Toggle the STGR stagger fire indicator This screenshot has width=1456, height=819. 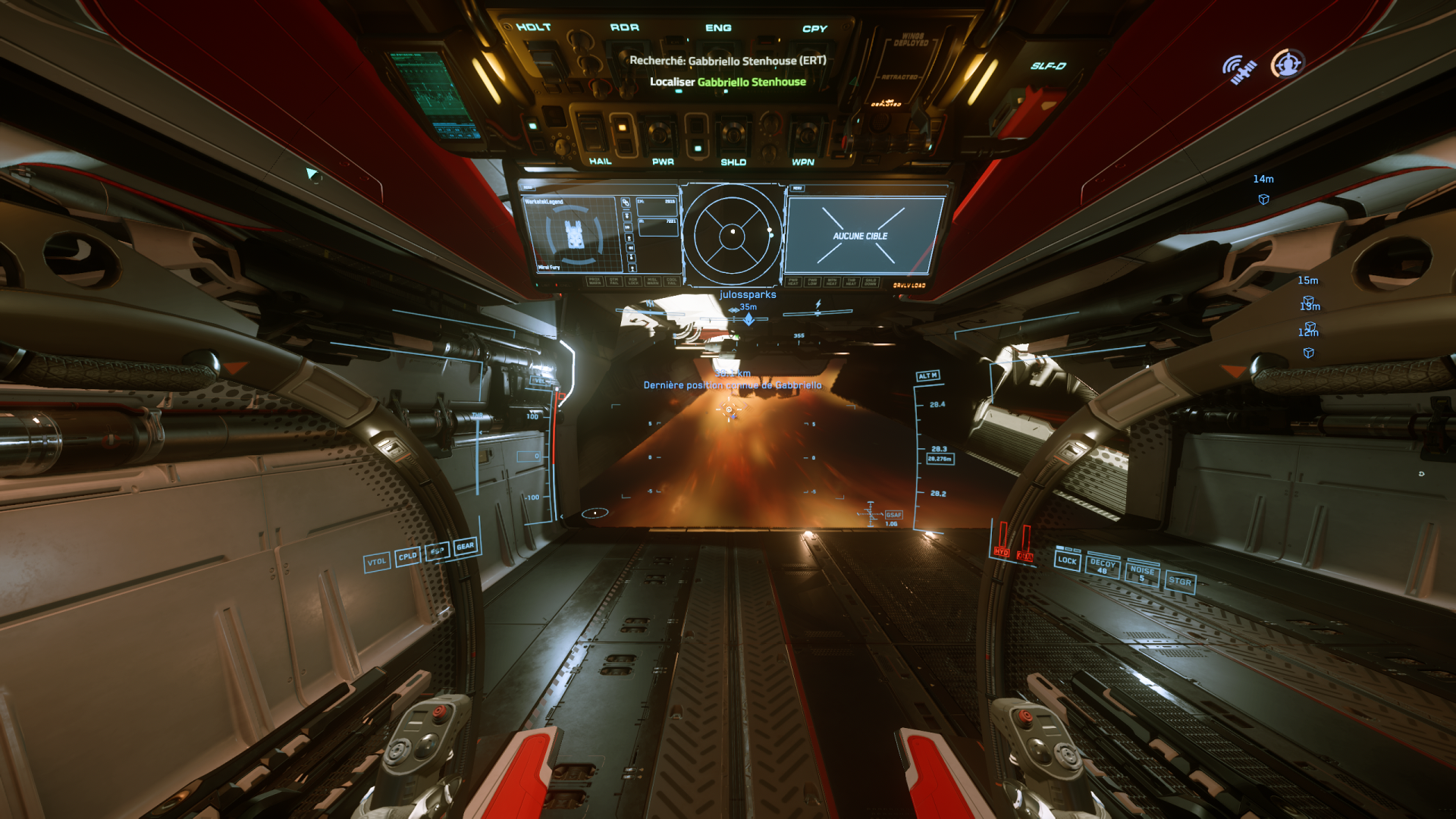tap(1180, 581)
